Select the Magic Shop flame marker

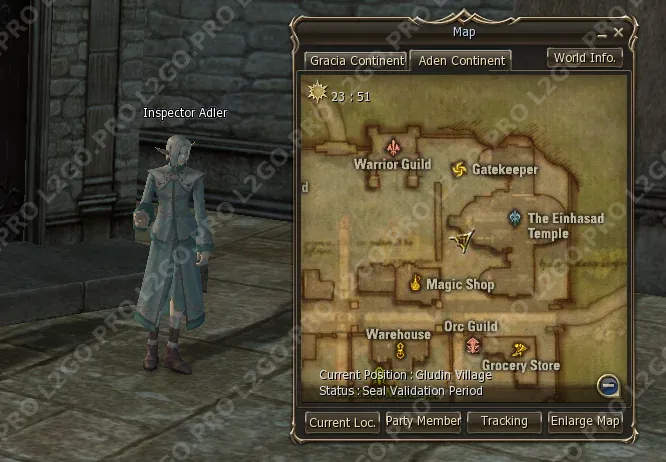click(x=414, y=284)
